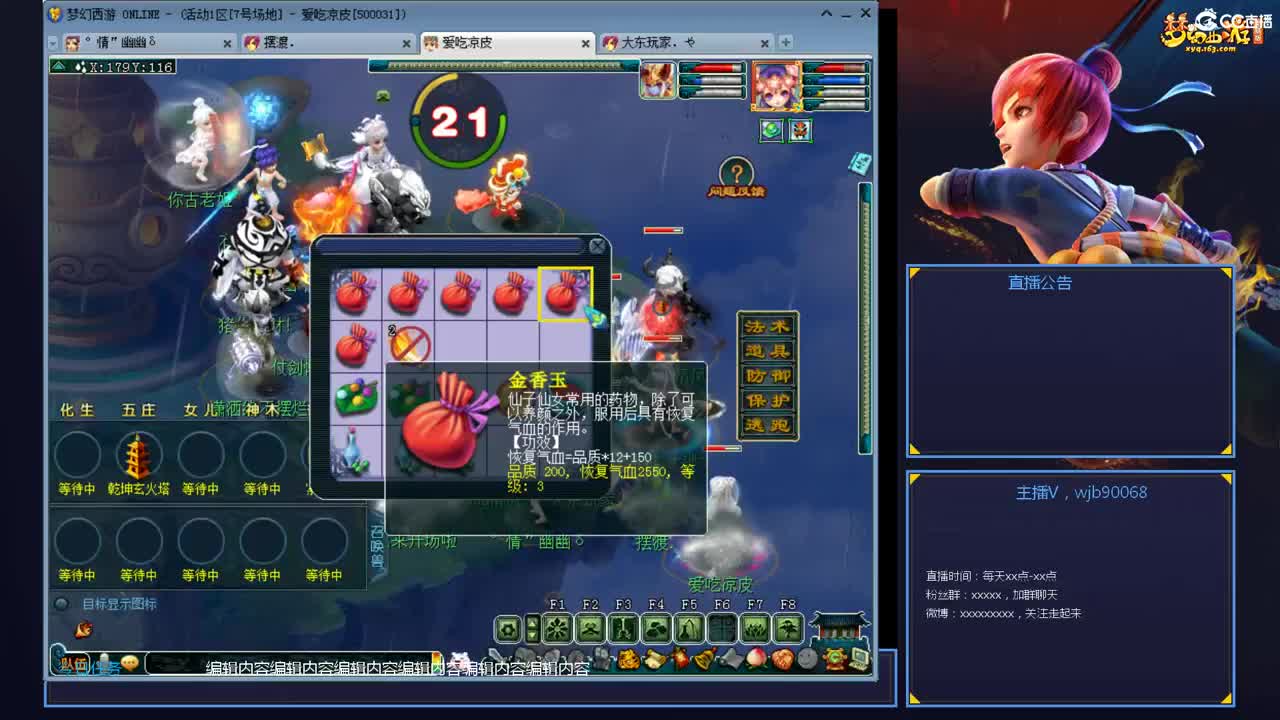The height and width of the screenshot is (720, 1280).
Task: Click the 乾坤玄火塔 summon icon
Action: point(139,457)
